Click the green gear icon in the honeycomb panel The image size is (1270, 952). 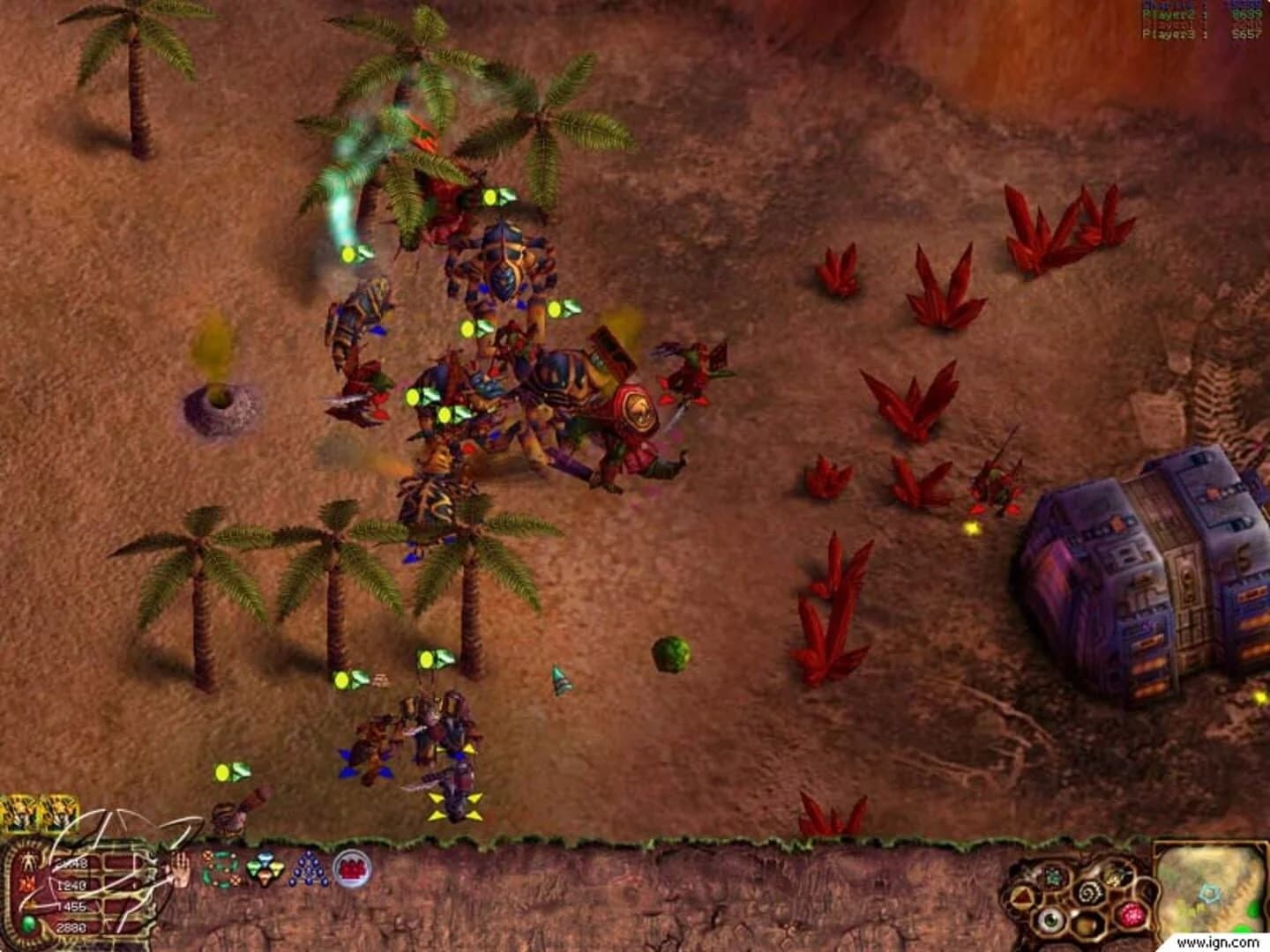(1052, 876)
